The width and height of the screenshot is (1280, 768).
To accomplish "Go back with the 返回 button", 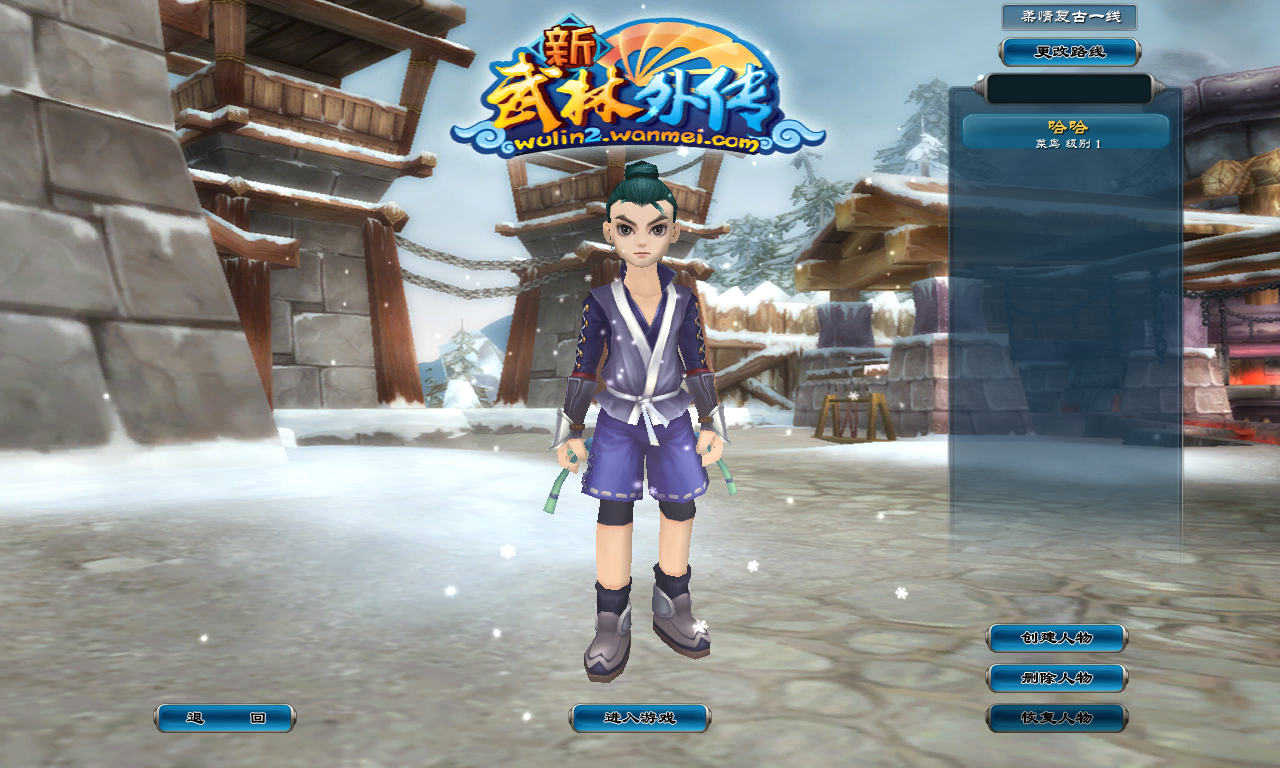I will 225,718.
